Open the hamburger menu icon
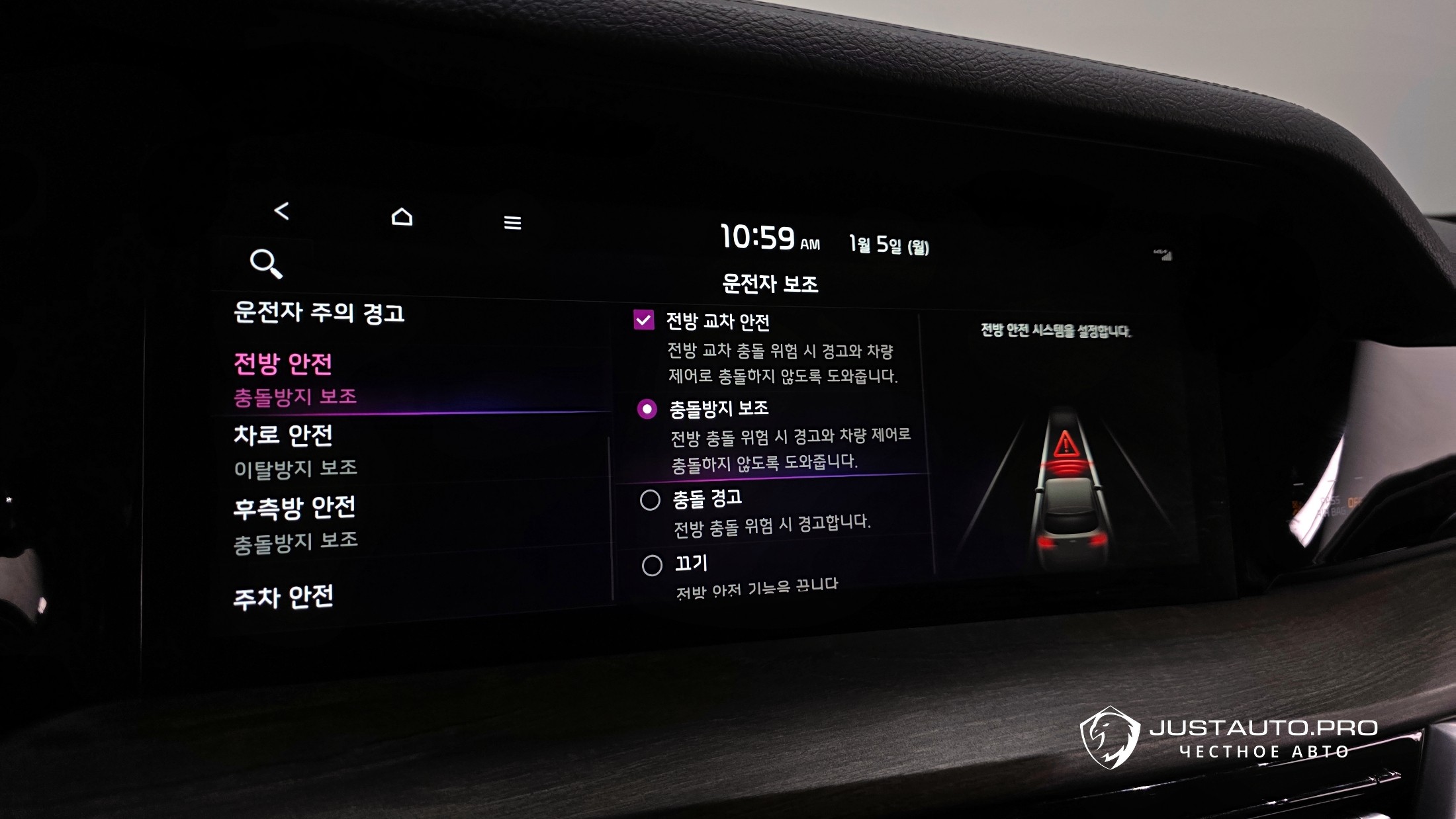Viewport: 1456px width, 819px height. [x=512, y=223]
